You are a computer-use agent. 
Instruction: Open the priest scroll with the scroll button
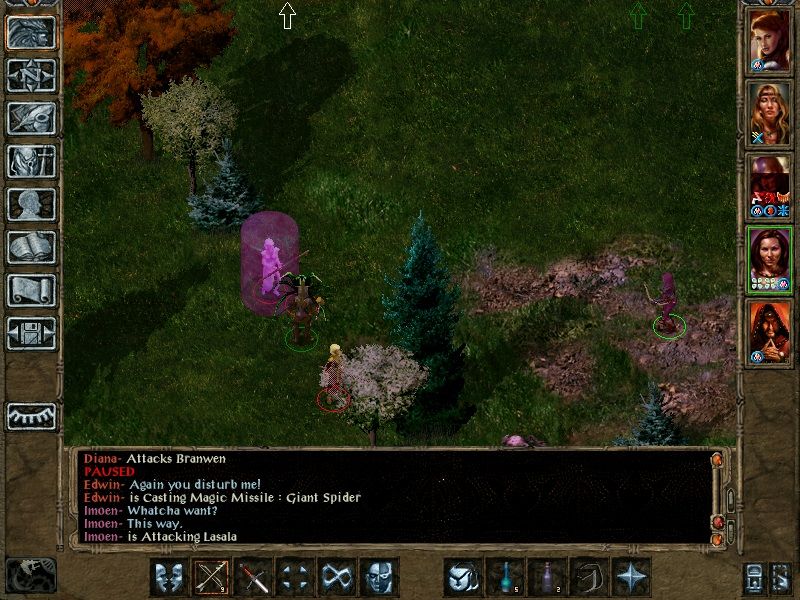pyautogui.click(x=31, y=290)
